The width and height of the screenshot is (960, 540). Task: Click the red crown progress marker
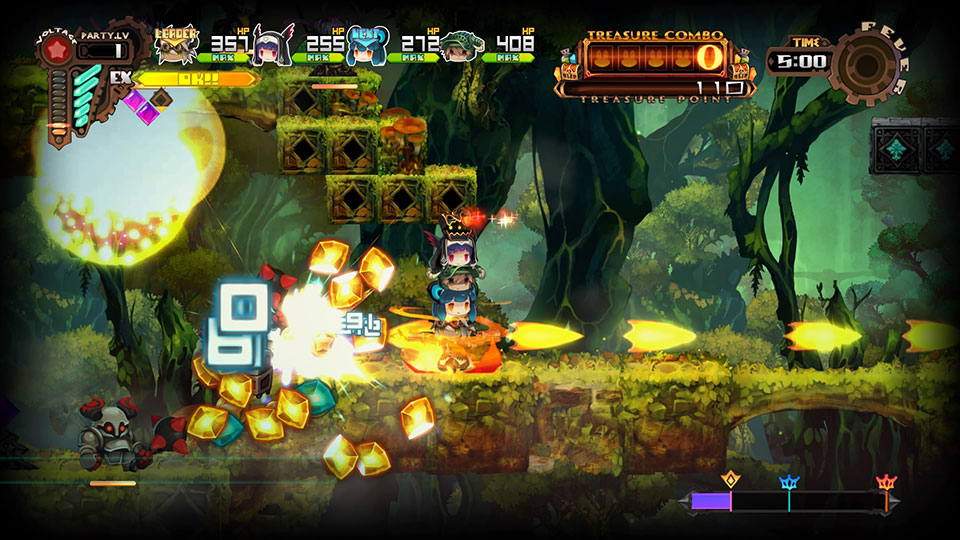tap(885, 482)
